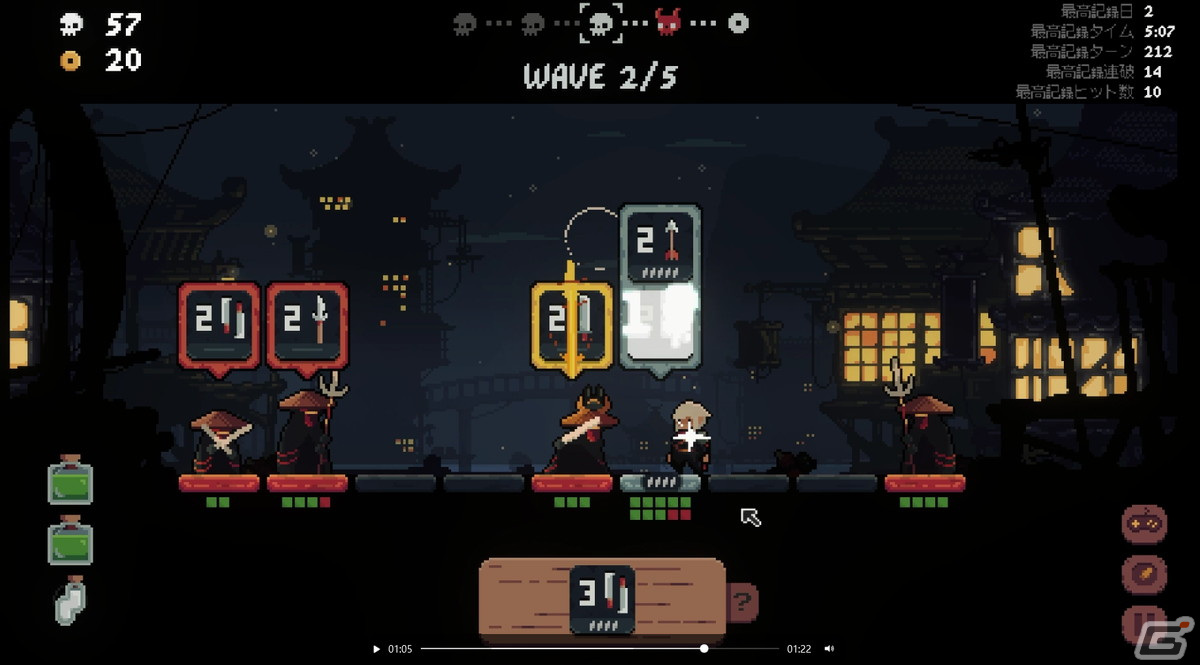
Task: Play the video
Action: coord(376,649)
